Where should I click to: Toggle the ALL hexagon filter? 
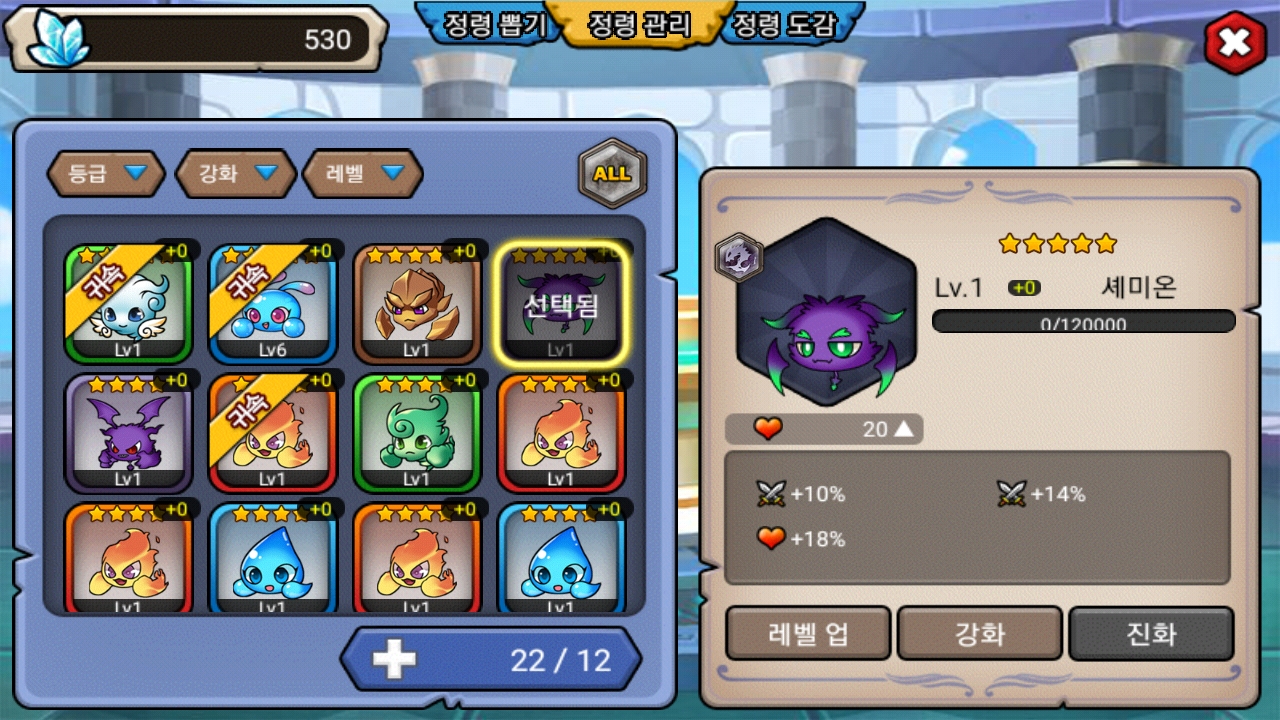point(612,173)
